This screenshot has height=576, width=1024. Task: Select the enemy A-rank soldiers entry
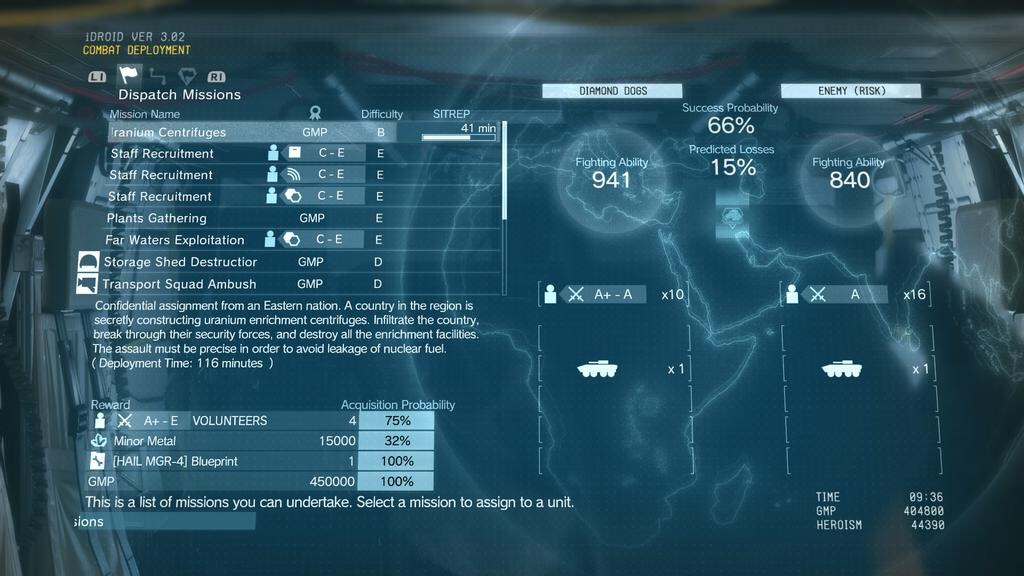coord(857,294)
